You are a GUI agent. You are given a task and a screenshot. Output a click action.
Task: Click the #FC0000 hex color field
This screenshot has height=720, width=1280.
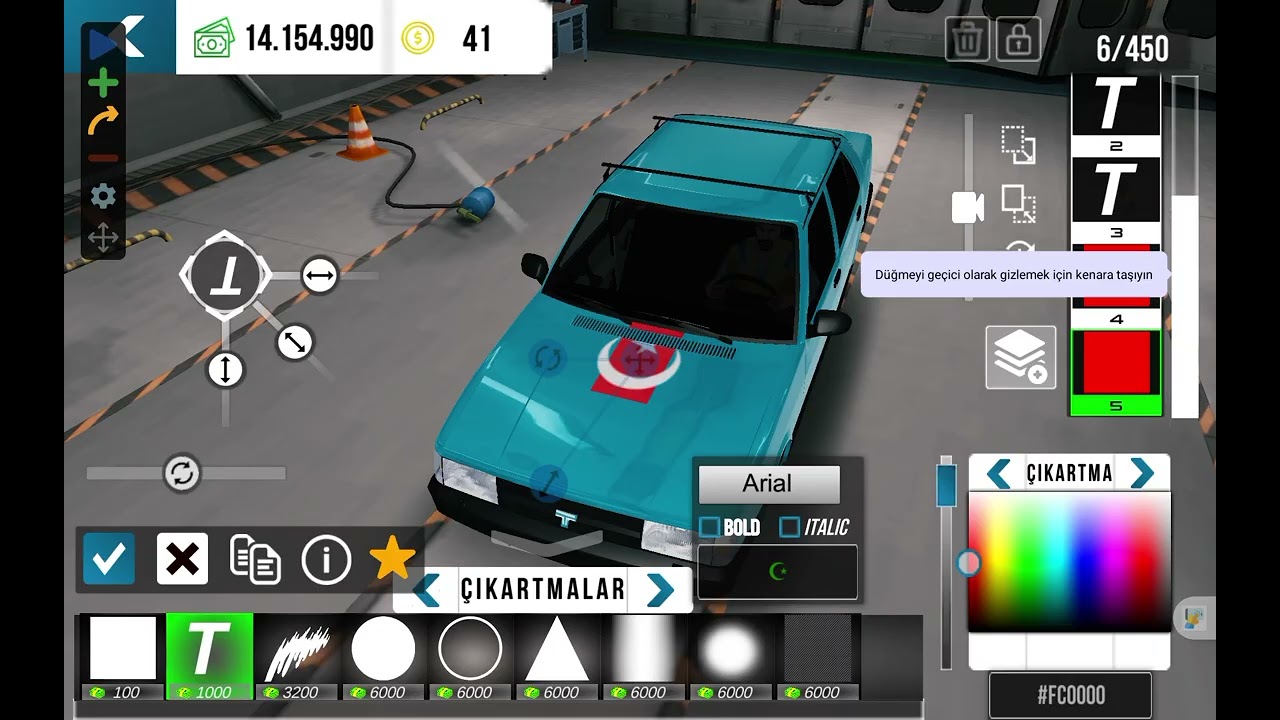click(1069, 695)
